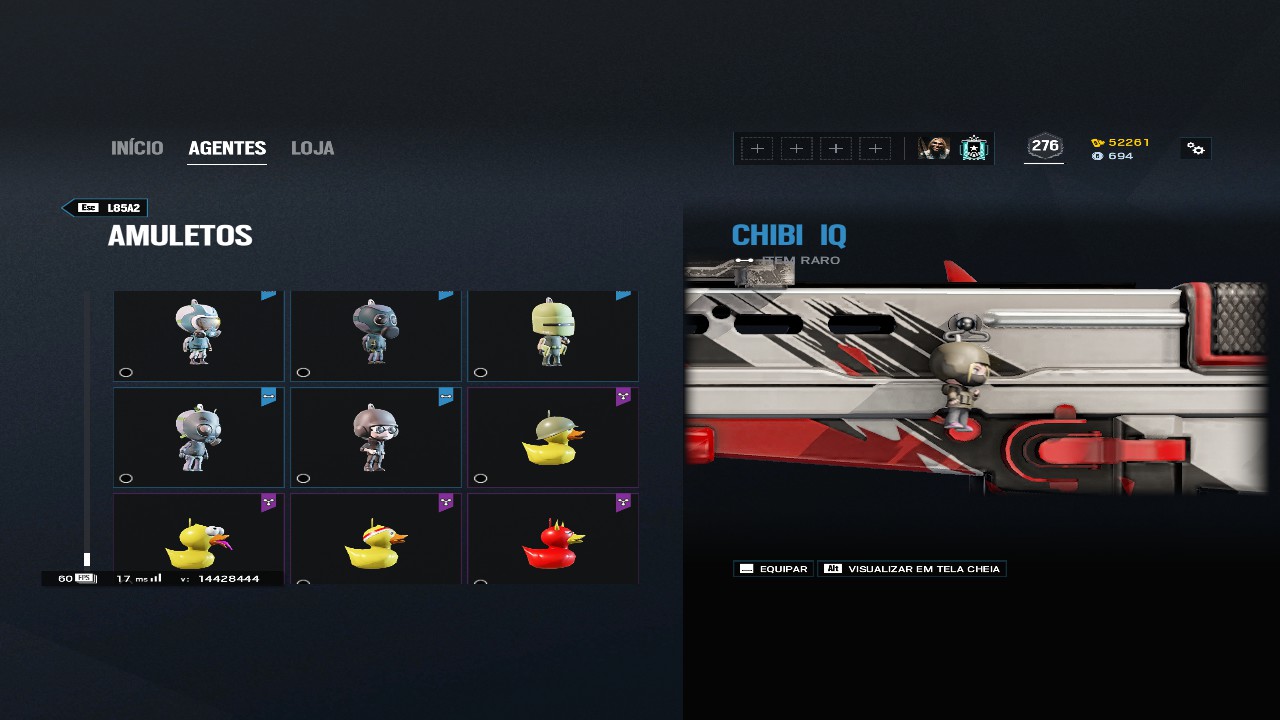Pick the headband-wearing yellow duck charm
Image resolution: width=1280 pixels, height=720 pixels.
click(x=375, y=542)
